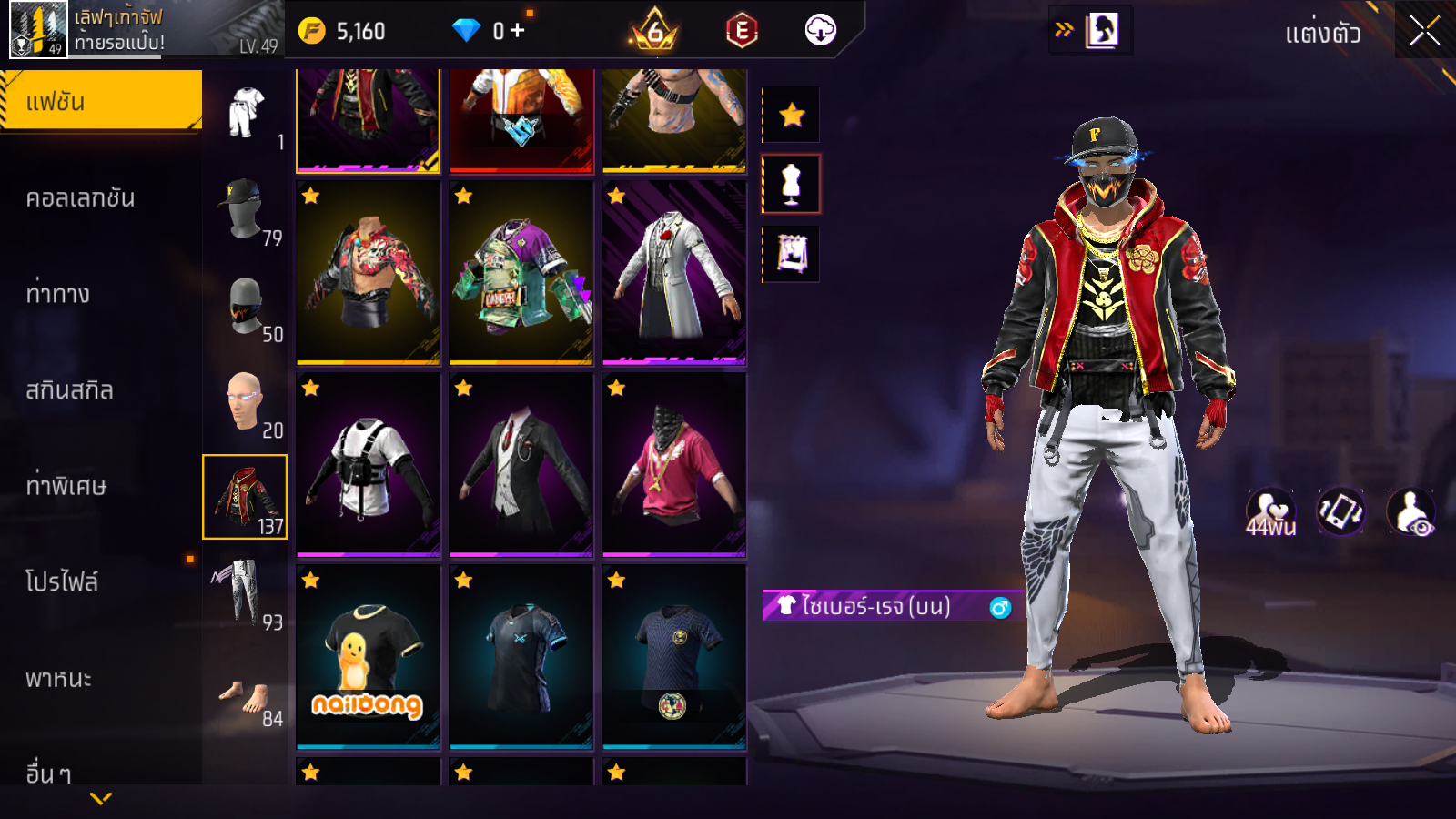Select the โปรไฟล์ (Profile) menu entry
1456x819 pixels.
(x=62, y=582)
